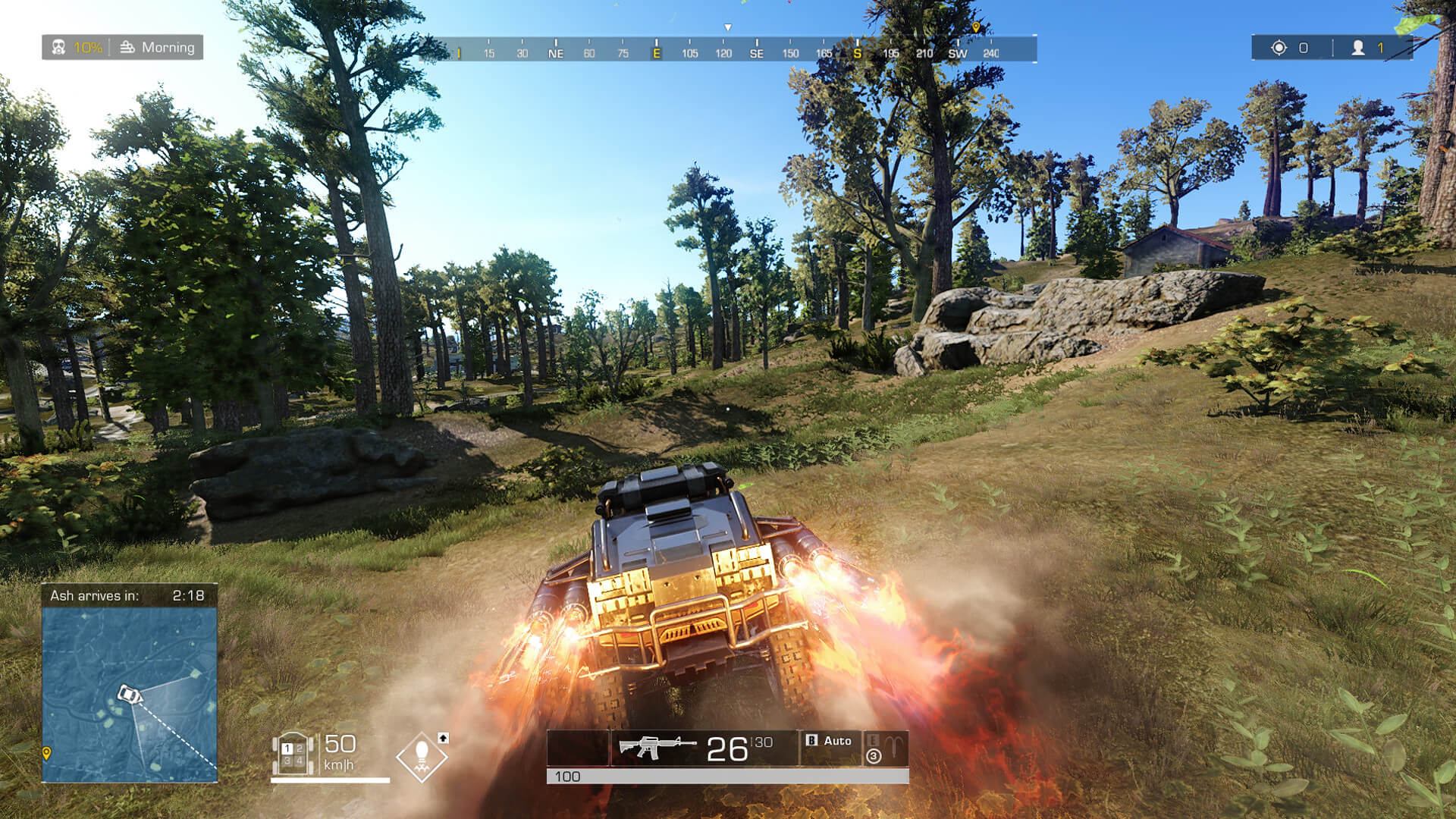Click the remaining players icon

coord(1358,48)
